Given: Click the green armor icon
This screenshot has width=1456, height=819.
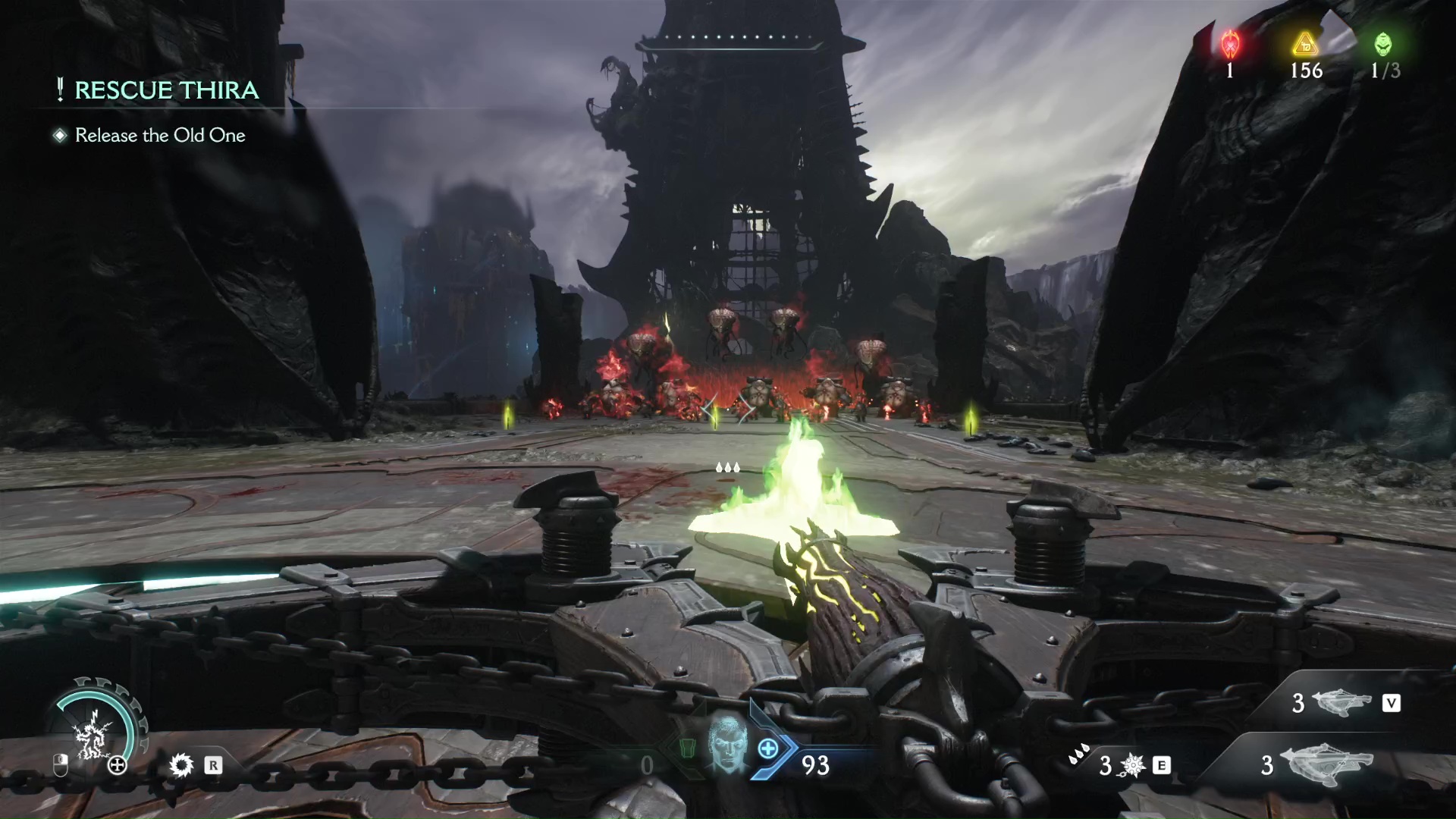Looking at the screenshot, I should pyautogui.click(x=687, y=748).
